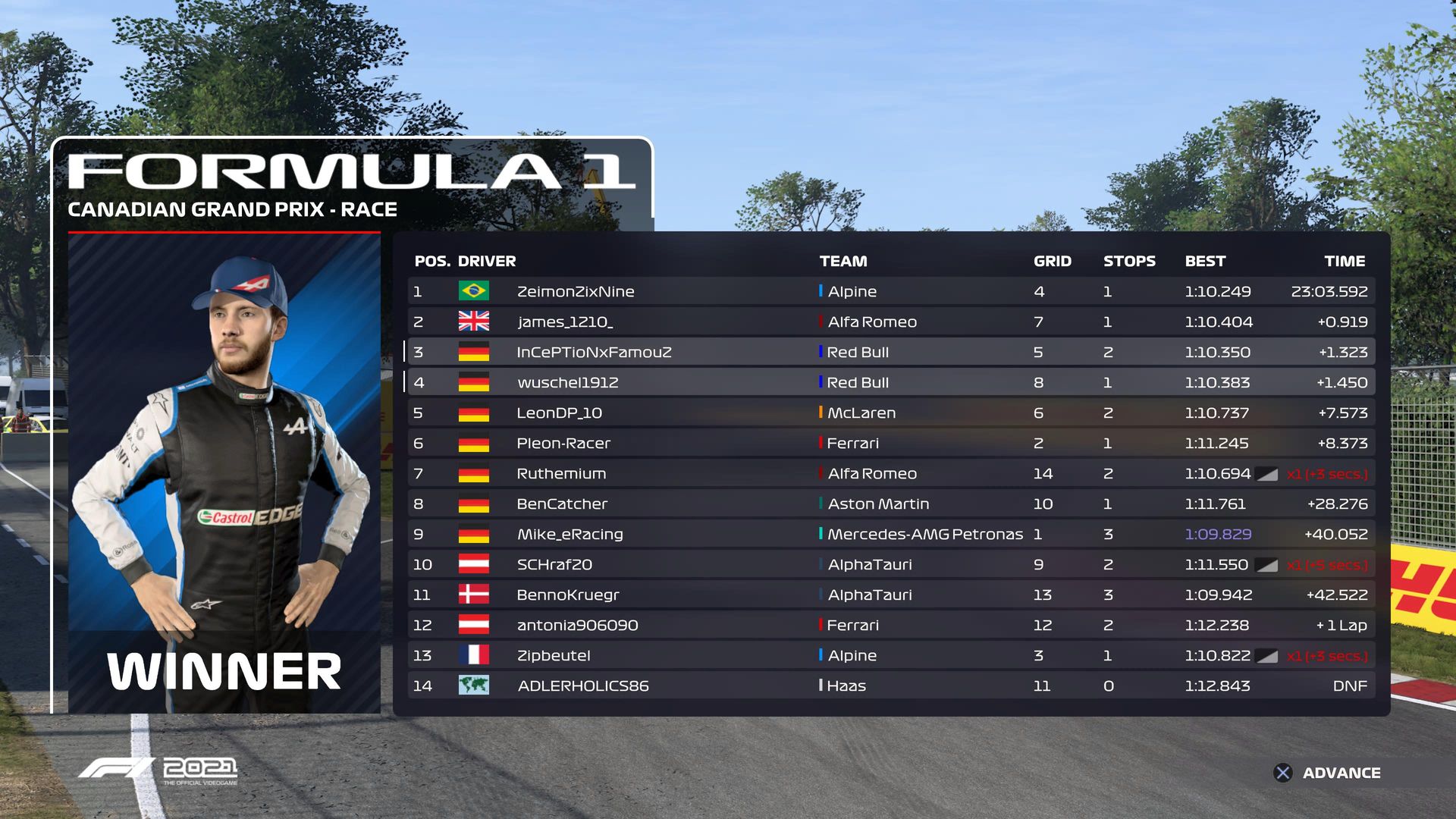Select ZeimonZixNine's result row
Screen dimensions: 1456x819
(x=890, y=291)
